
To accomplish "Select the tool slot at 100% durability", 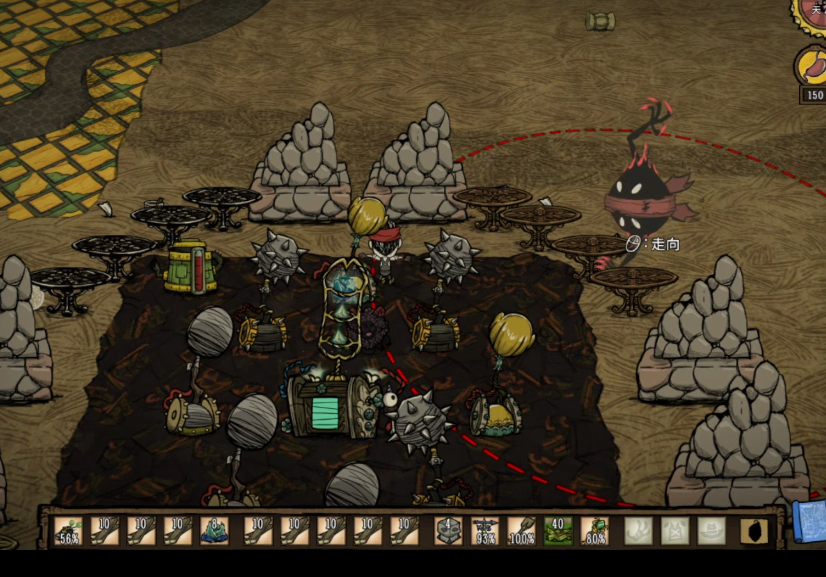I will (x=521, y=530).
